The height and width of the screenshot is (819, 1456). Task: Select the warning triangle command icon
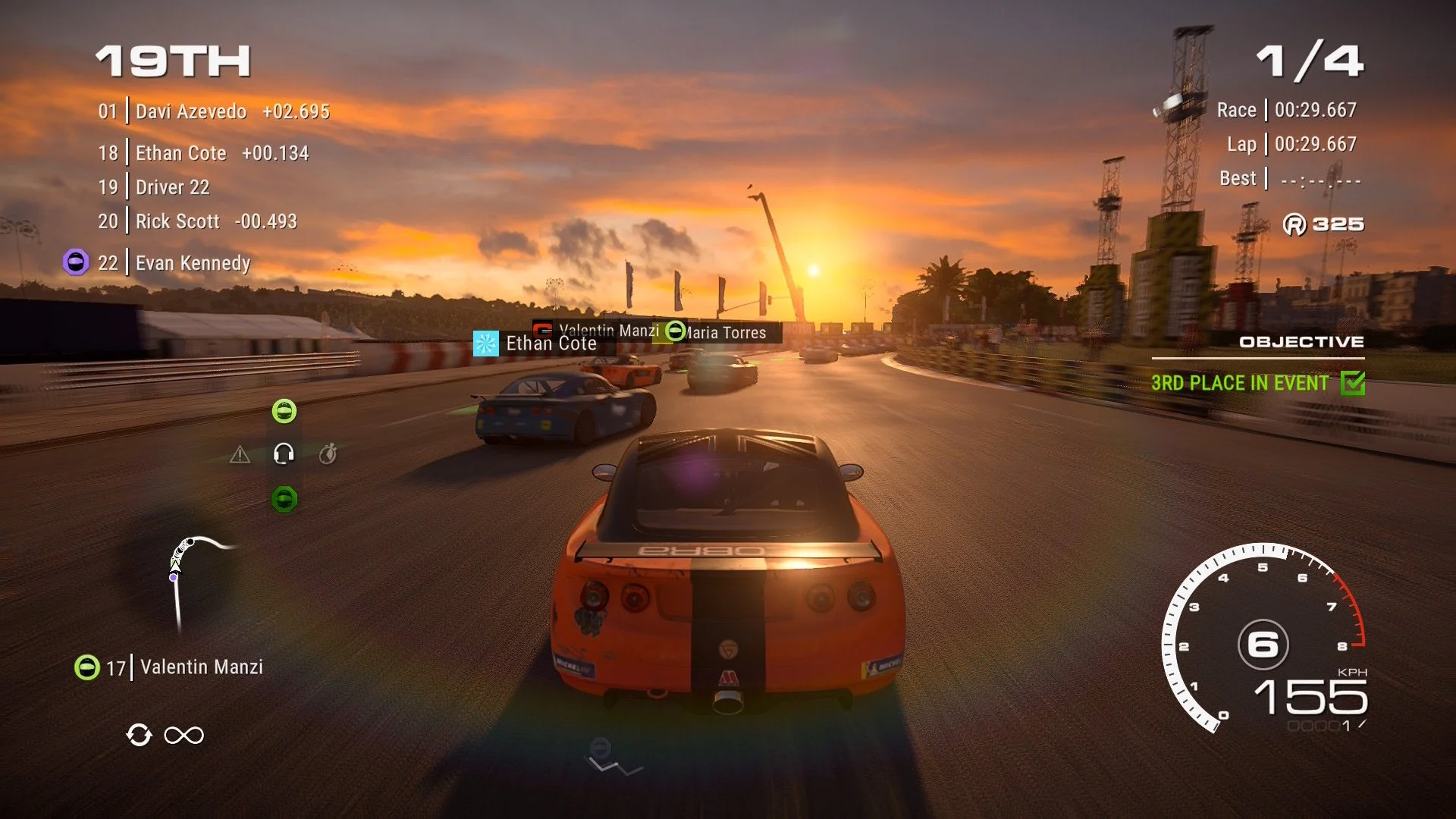pos(240,455)
